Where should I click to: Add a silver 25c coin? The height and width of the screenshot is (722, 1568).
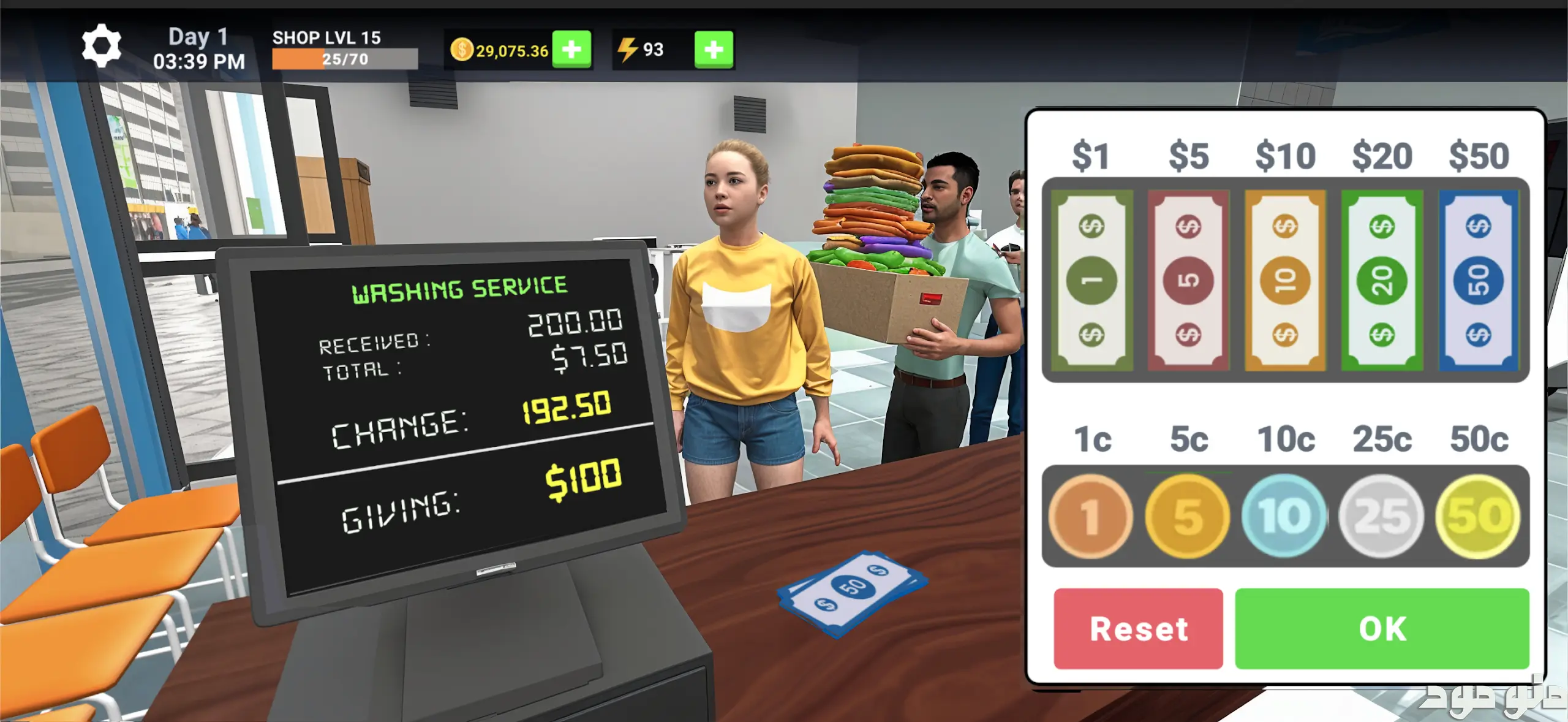(x=1381, y=516)
